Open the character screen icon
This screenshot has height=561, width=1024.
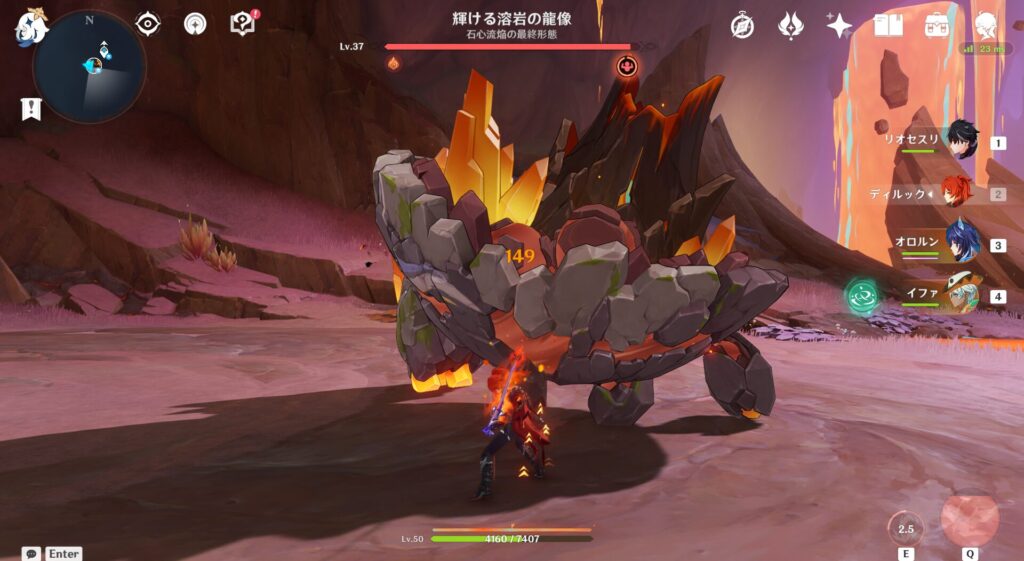[986, 26]
